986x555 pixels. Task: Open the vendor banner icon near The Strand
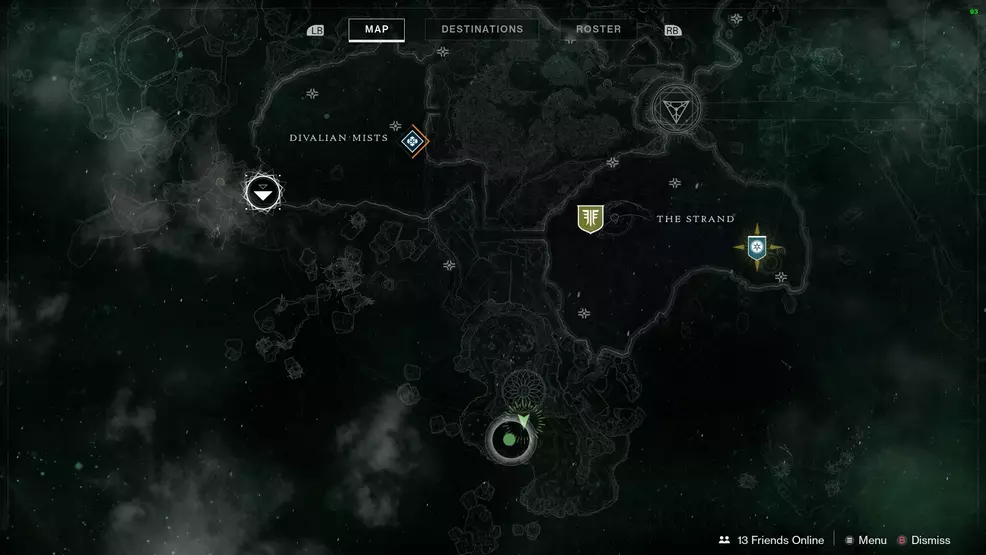(590, 219)
